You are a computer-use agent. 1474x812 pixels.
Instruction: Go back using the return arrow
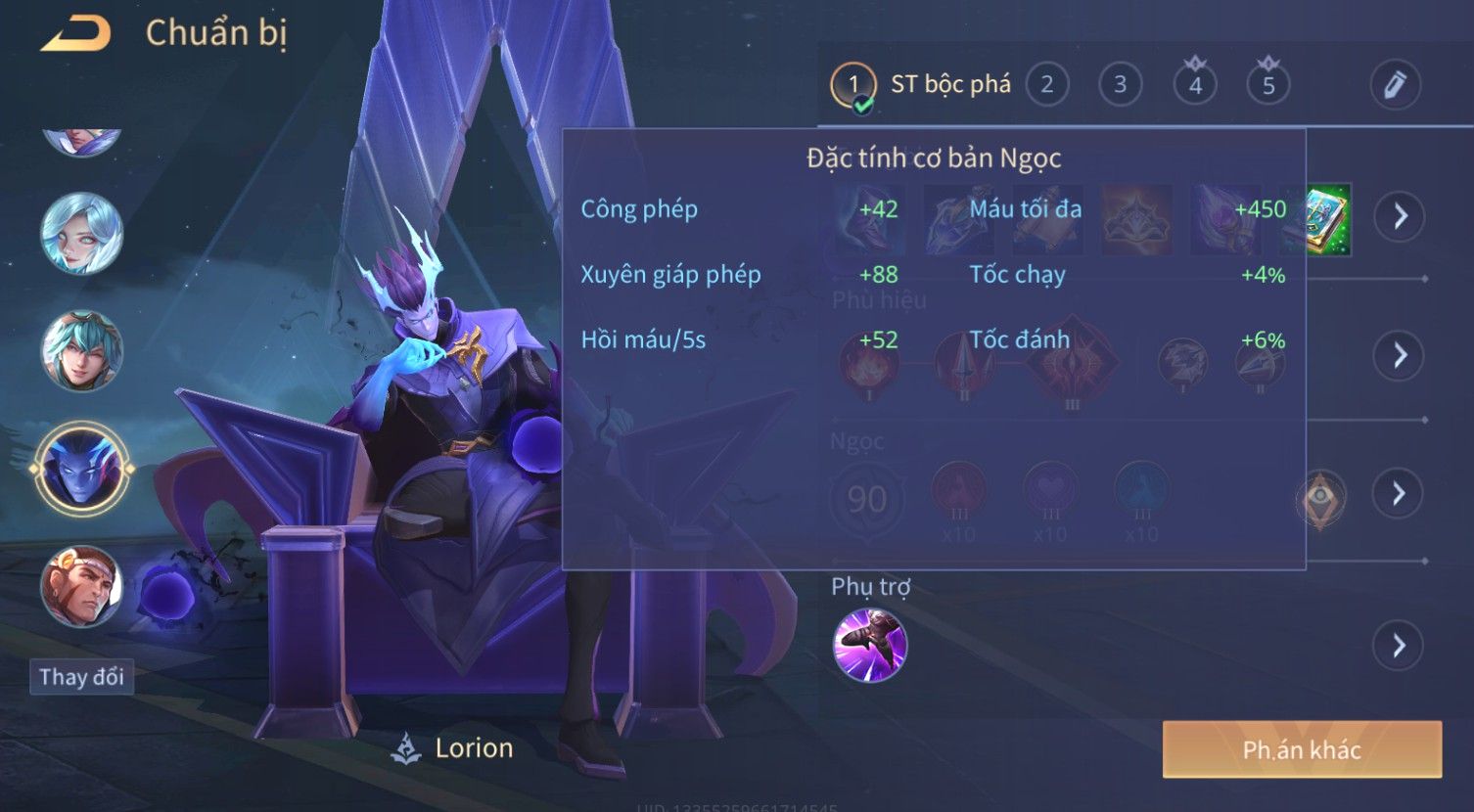(75, 34)
